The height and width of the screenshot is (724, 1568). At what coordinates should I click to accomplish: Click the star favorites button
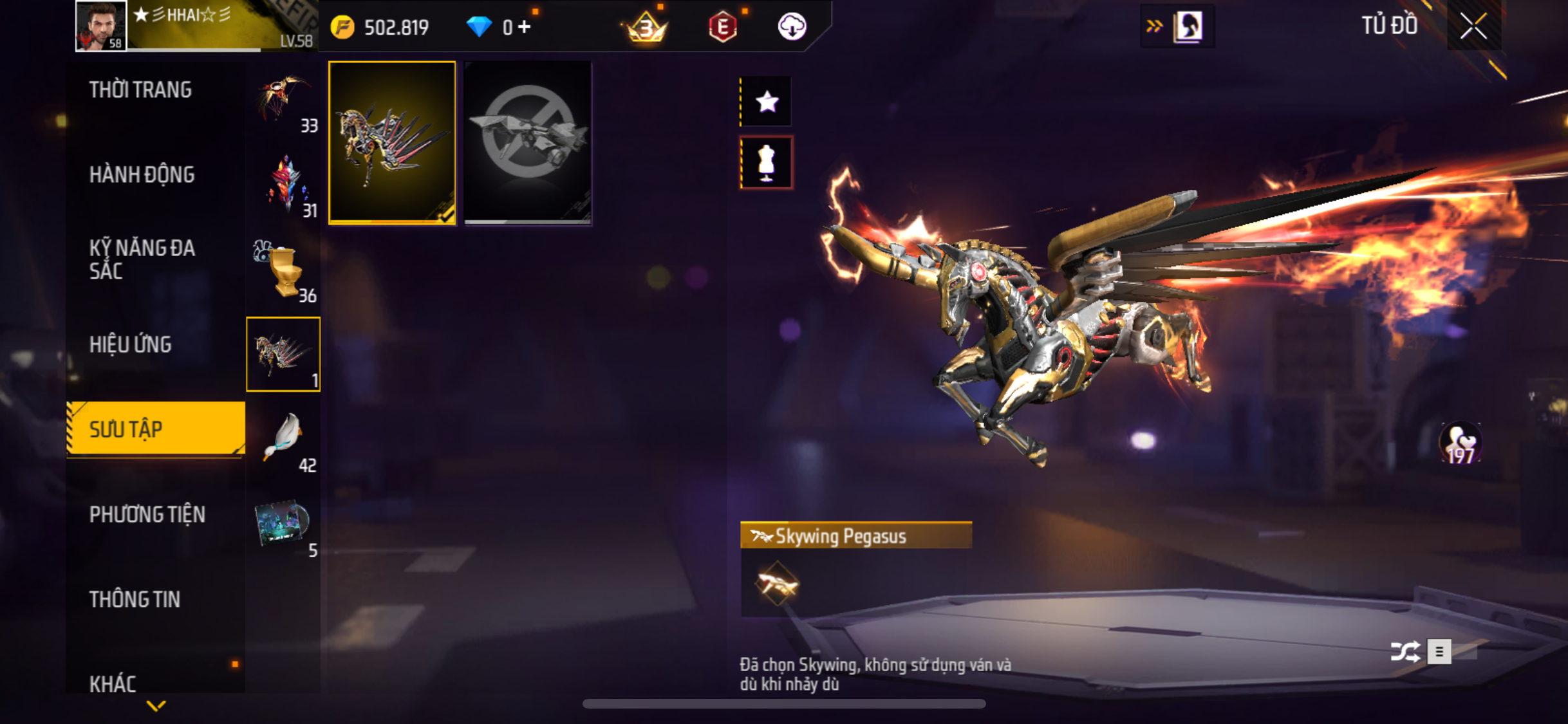tap(766, 102)
